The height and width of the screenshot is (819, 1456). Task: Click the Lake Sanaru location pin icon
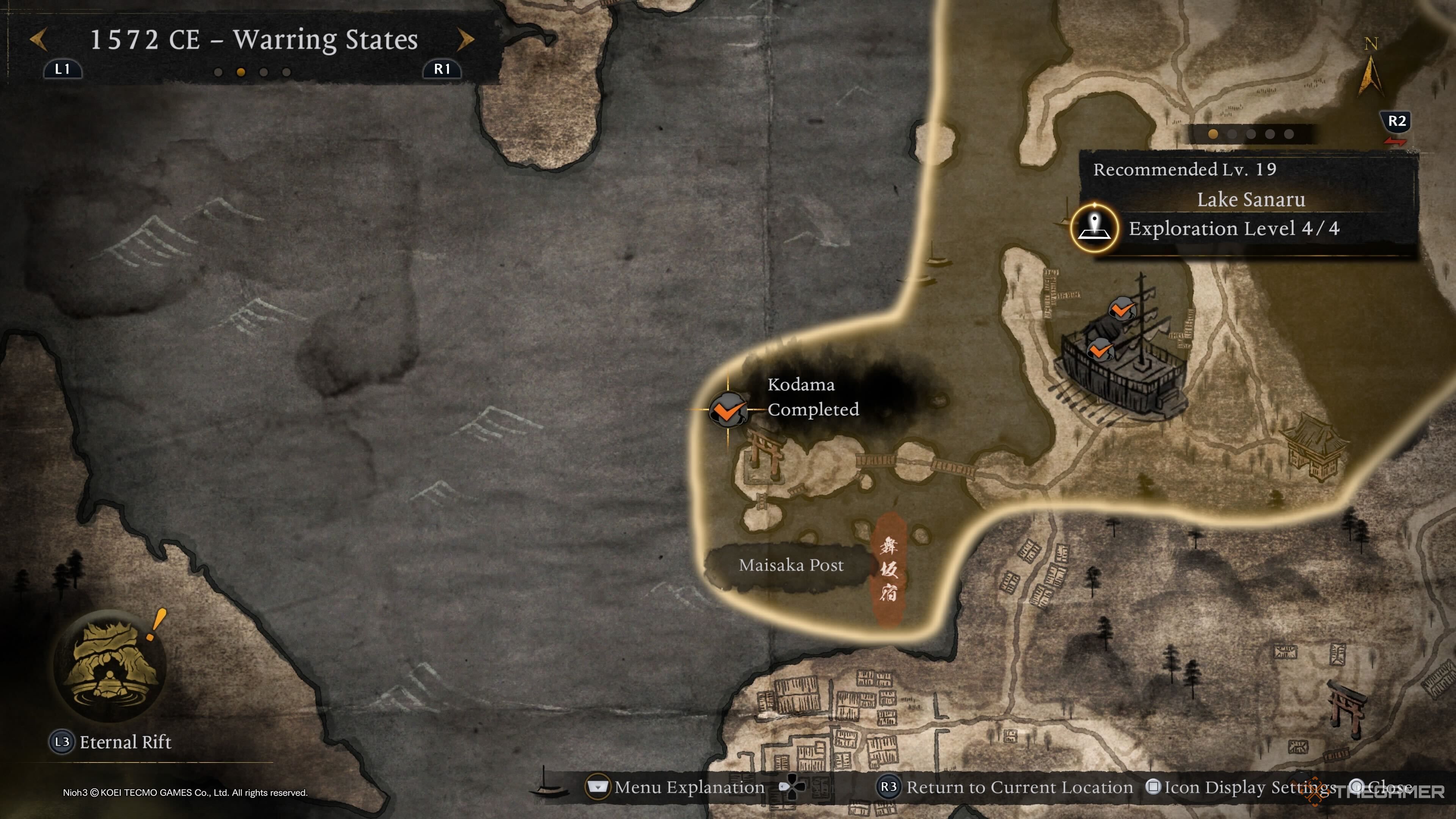pos(1094,228)
